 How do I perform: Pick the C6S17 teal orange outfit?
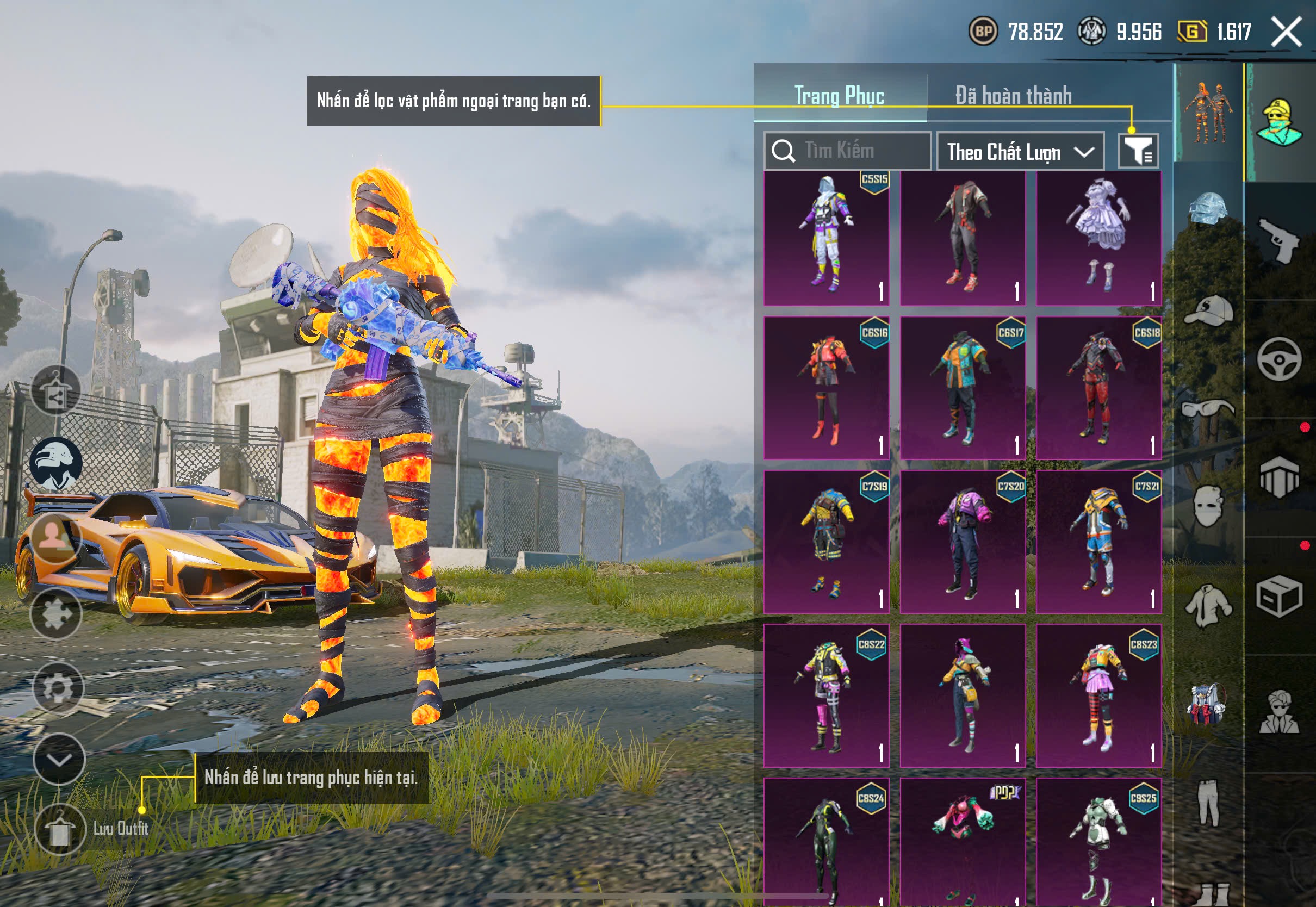click(x=963, y=388)
